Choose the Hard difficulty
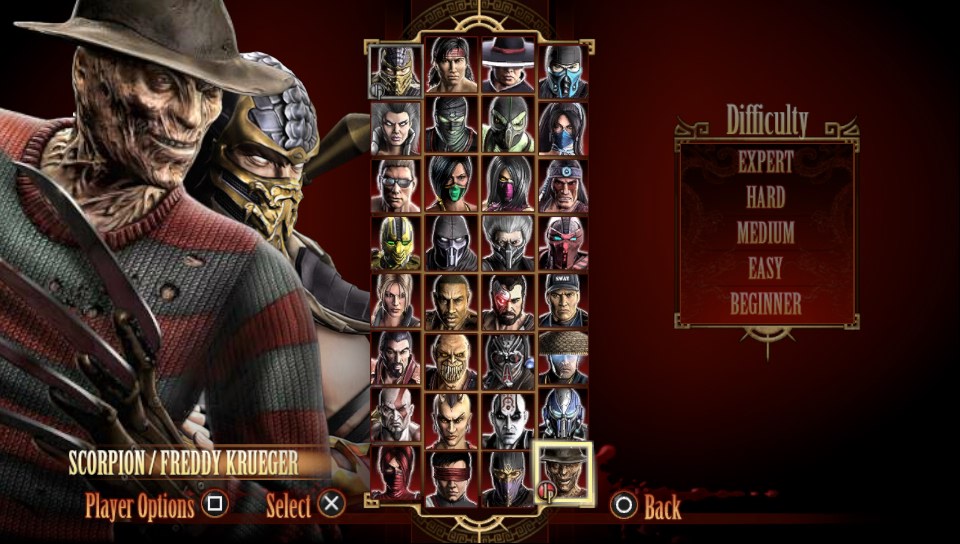 [x=765, y=197]
